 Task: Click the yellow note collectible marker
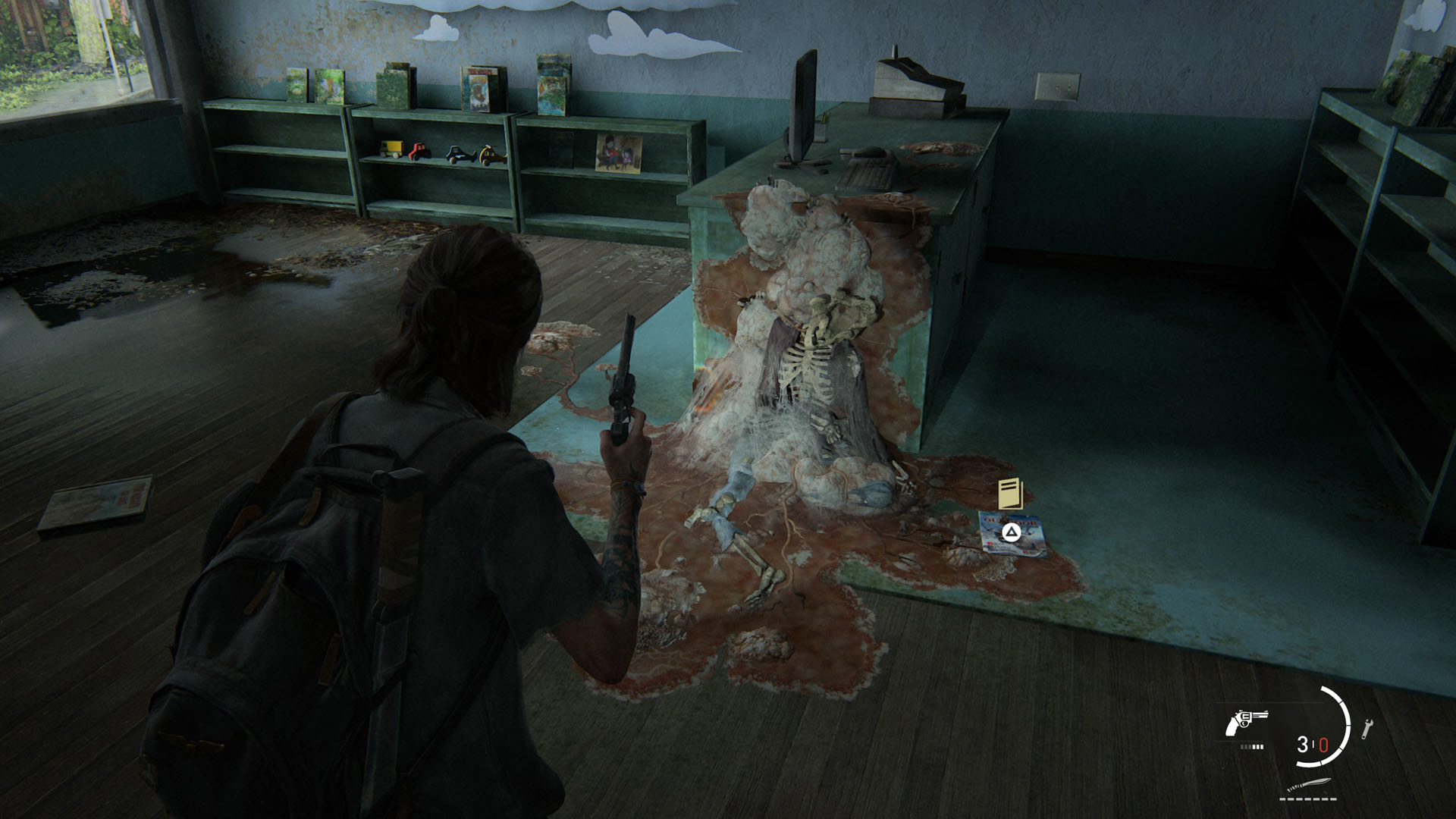1011,494
